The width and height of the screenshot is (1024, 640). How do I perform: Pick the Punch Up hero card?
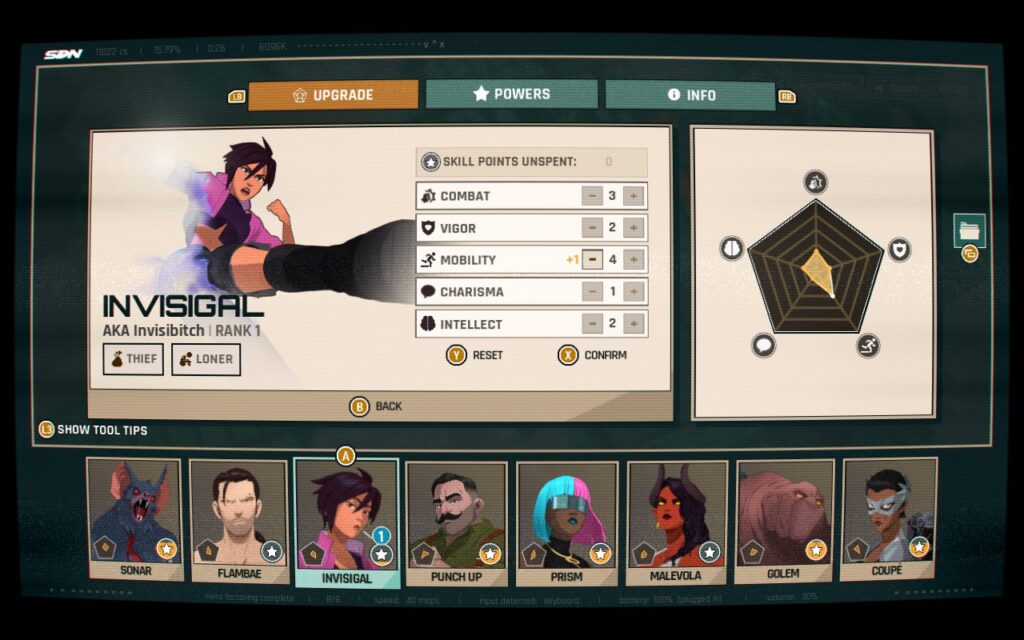pos(456,520)
